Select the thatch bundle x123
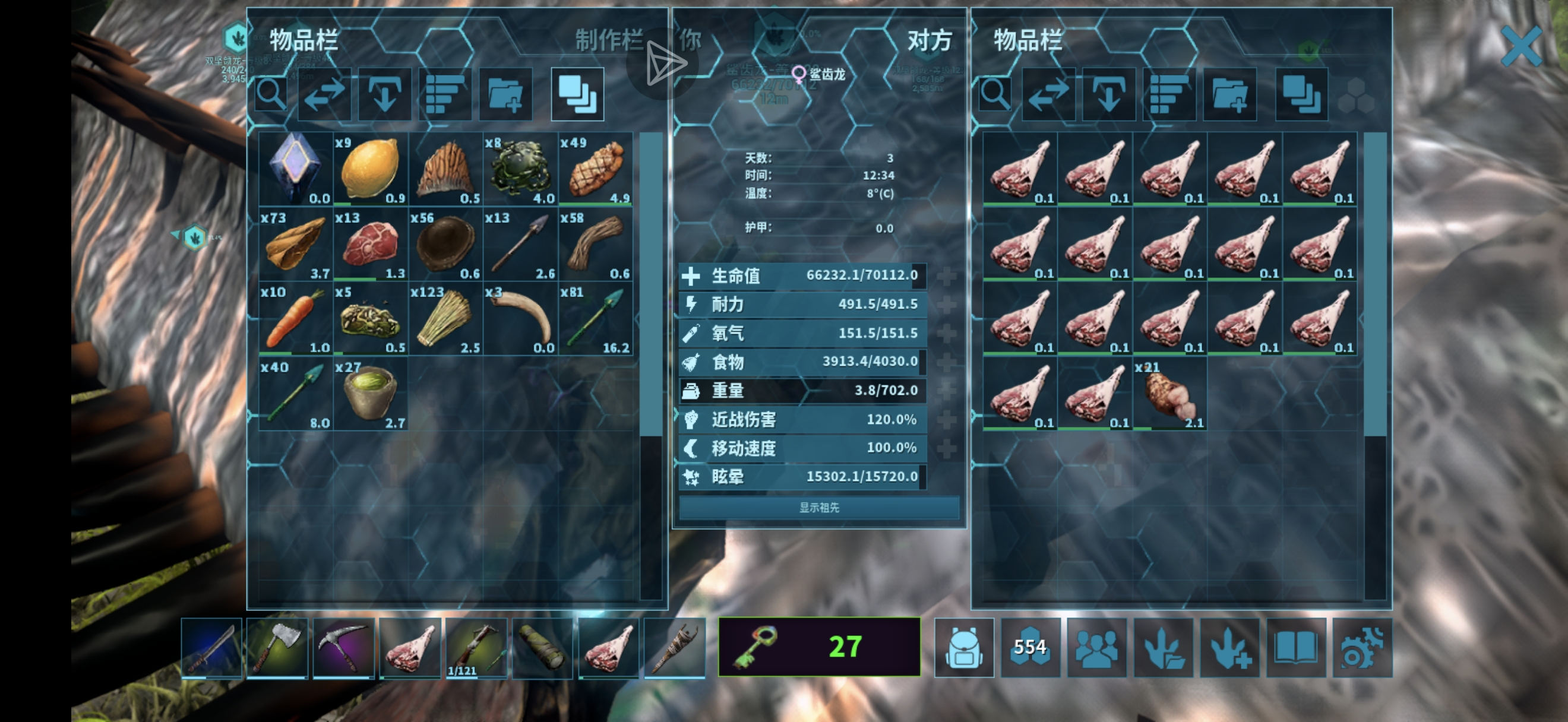1568x722 pixels. tap(445, 319)
